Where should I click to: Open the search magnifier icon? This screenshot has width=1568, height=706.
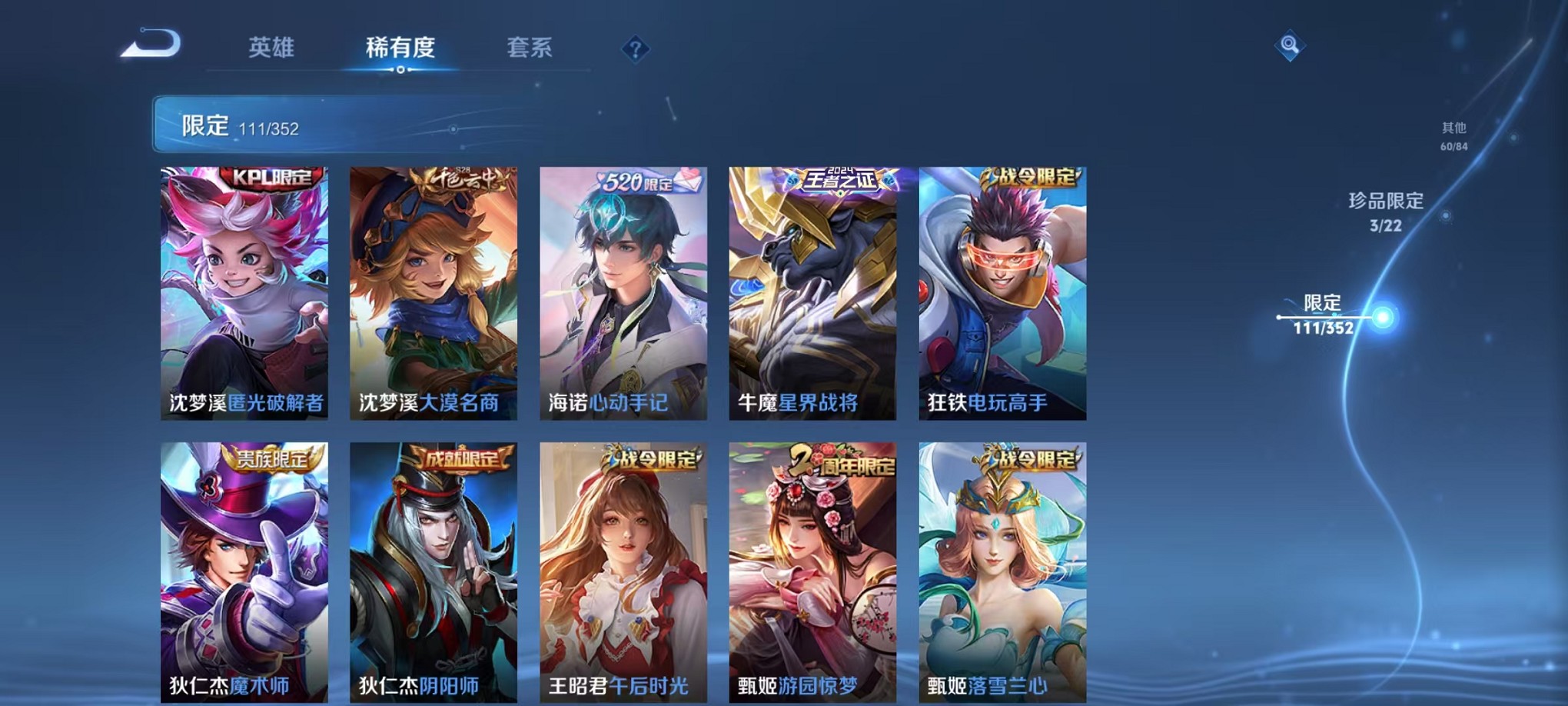tap(1291, 46)
